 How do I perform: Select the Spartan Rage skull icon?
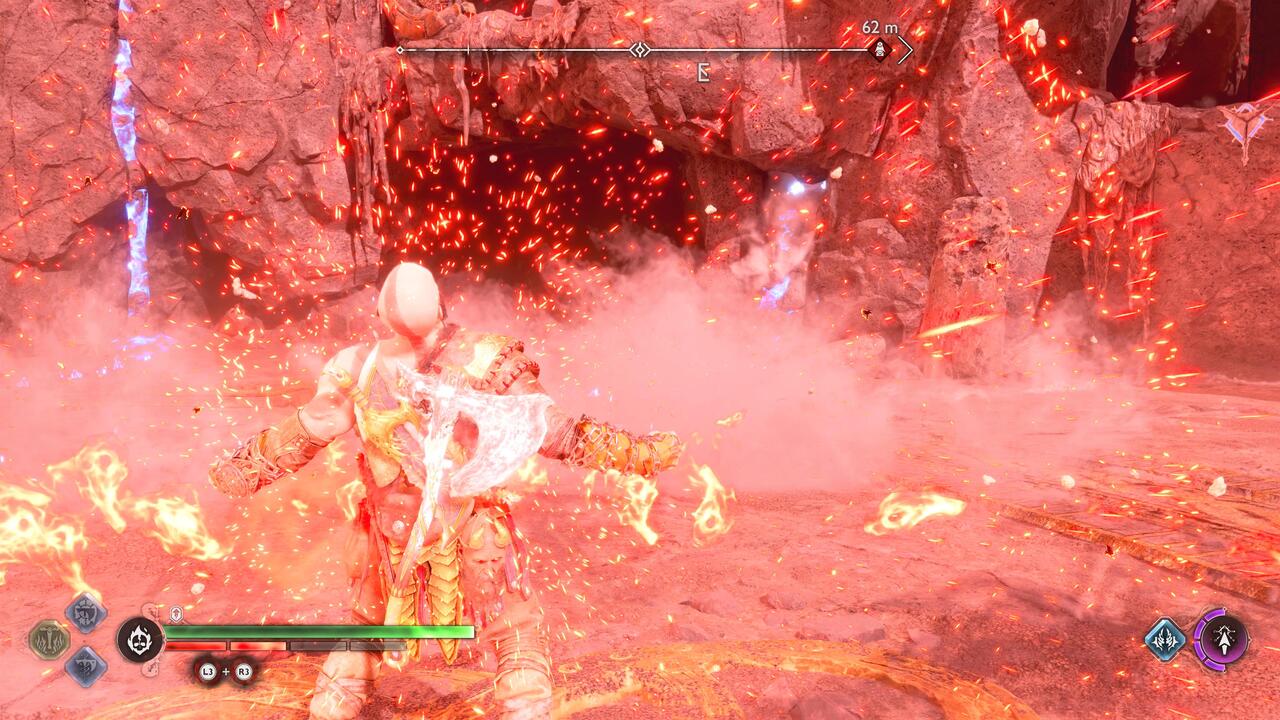140,640
